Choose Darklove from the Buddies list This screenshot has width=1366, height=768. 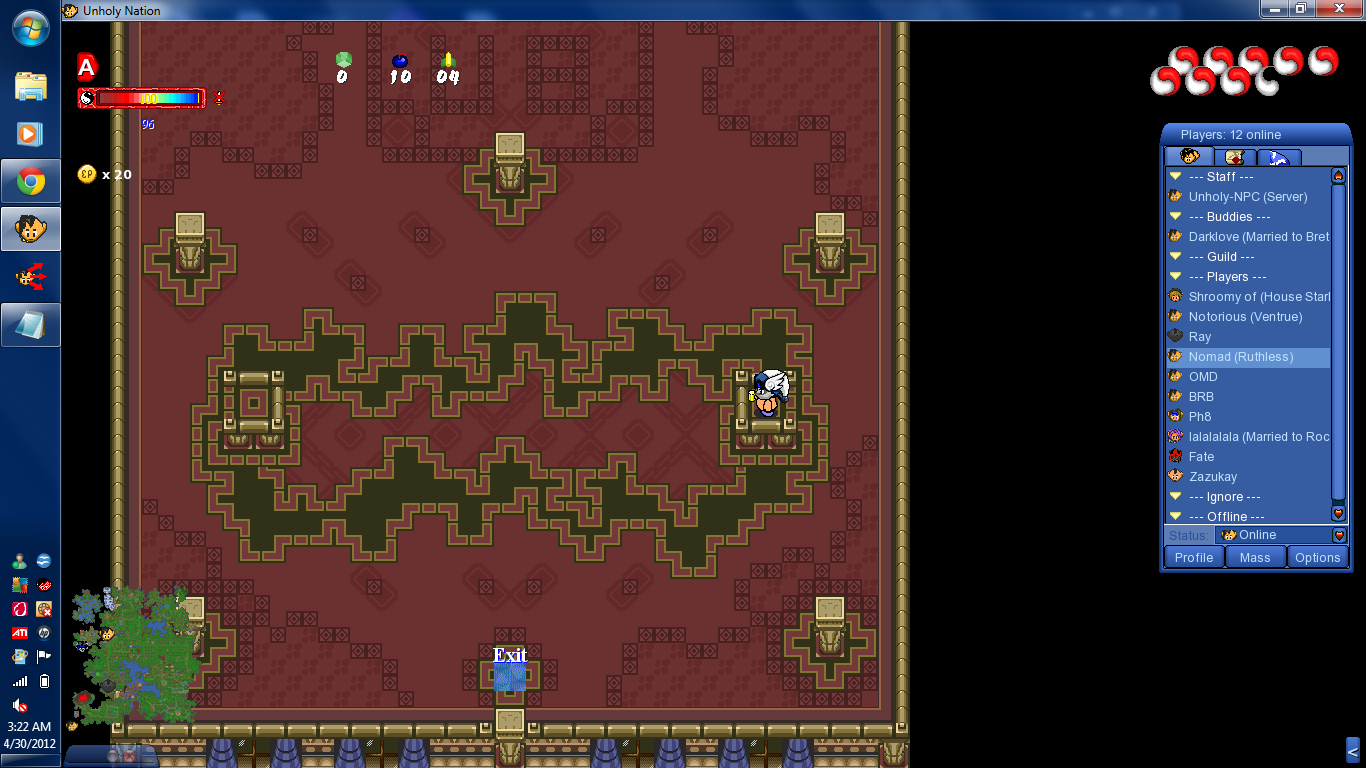coord(1258,237)
